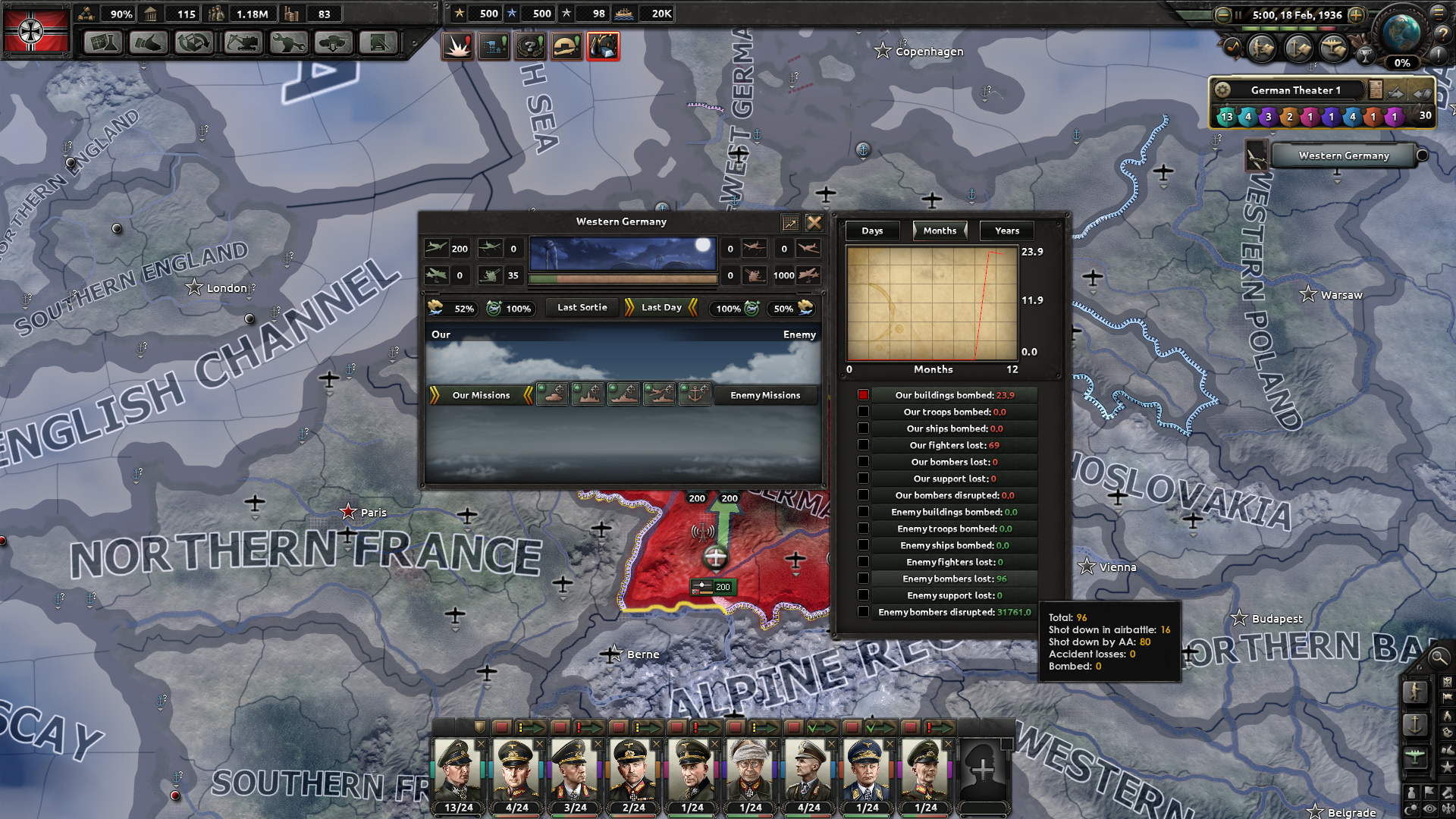Open the research/technology panel icon
The width and height of the screenshot is (1456, 819).
point(102,43)
